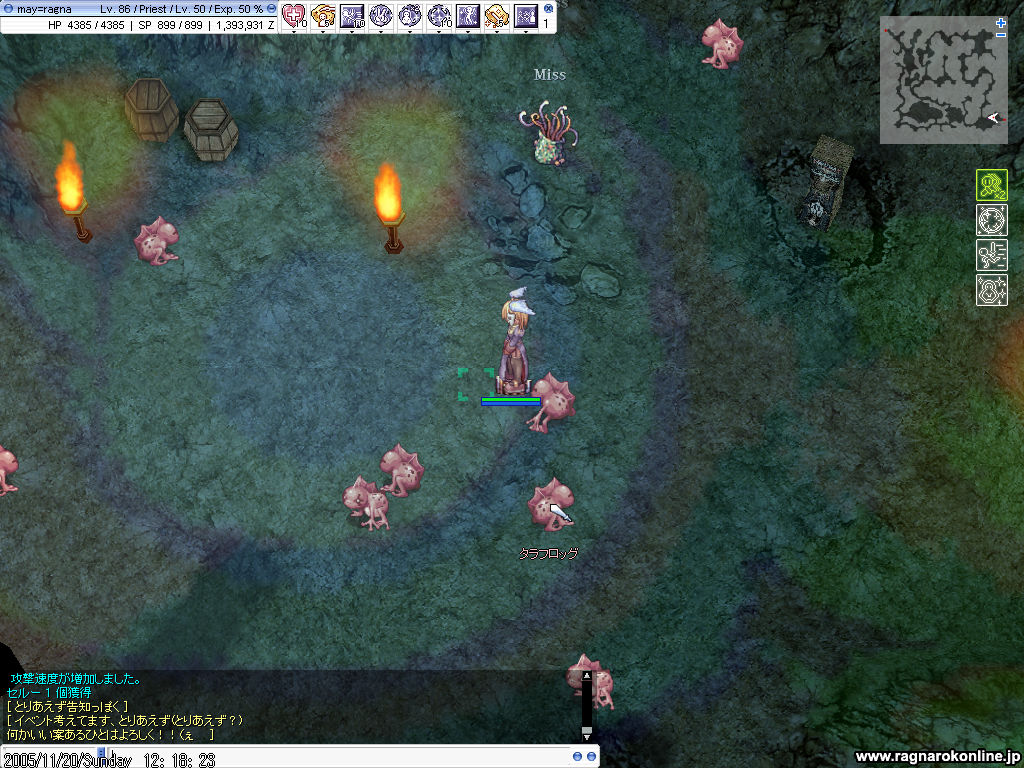This screenshot has height=768, width=1024.
Task: Click the minimap zoom-in plus button
Action: coord(1001,22)
